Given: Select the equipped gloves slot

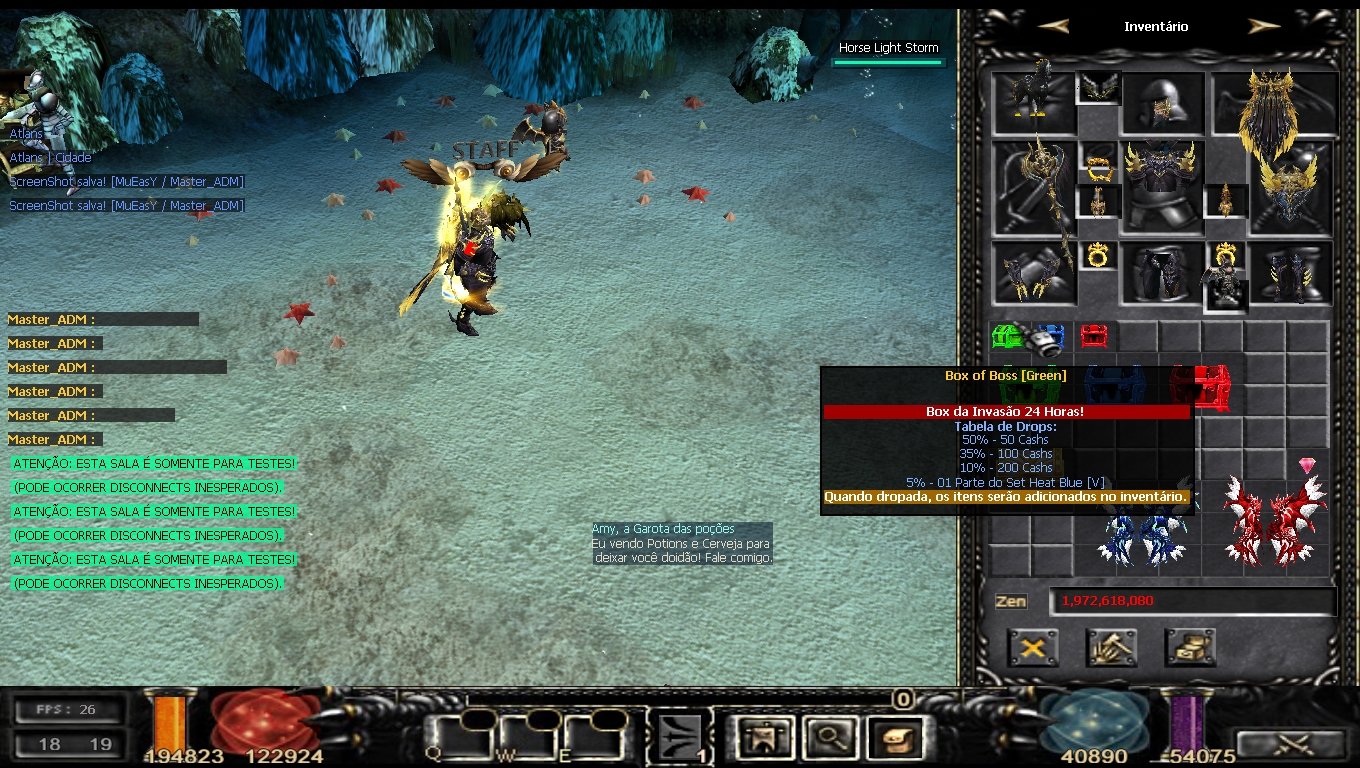Looking at the screenshot, I should [1033, 272].
